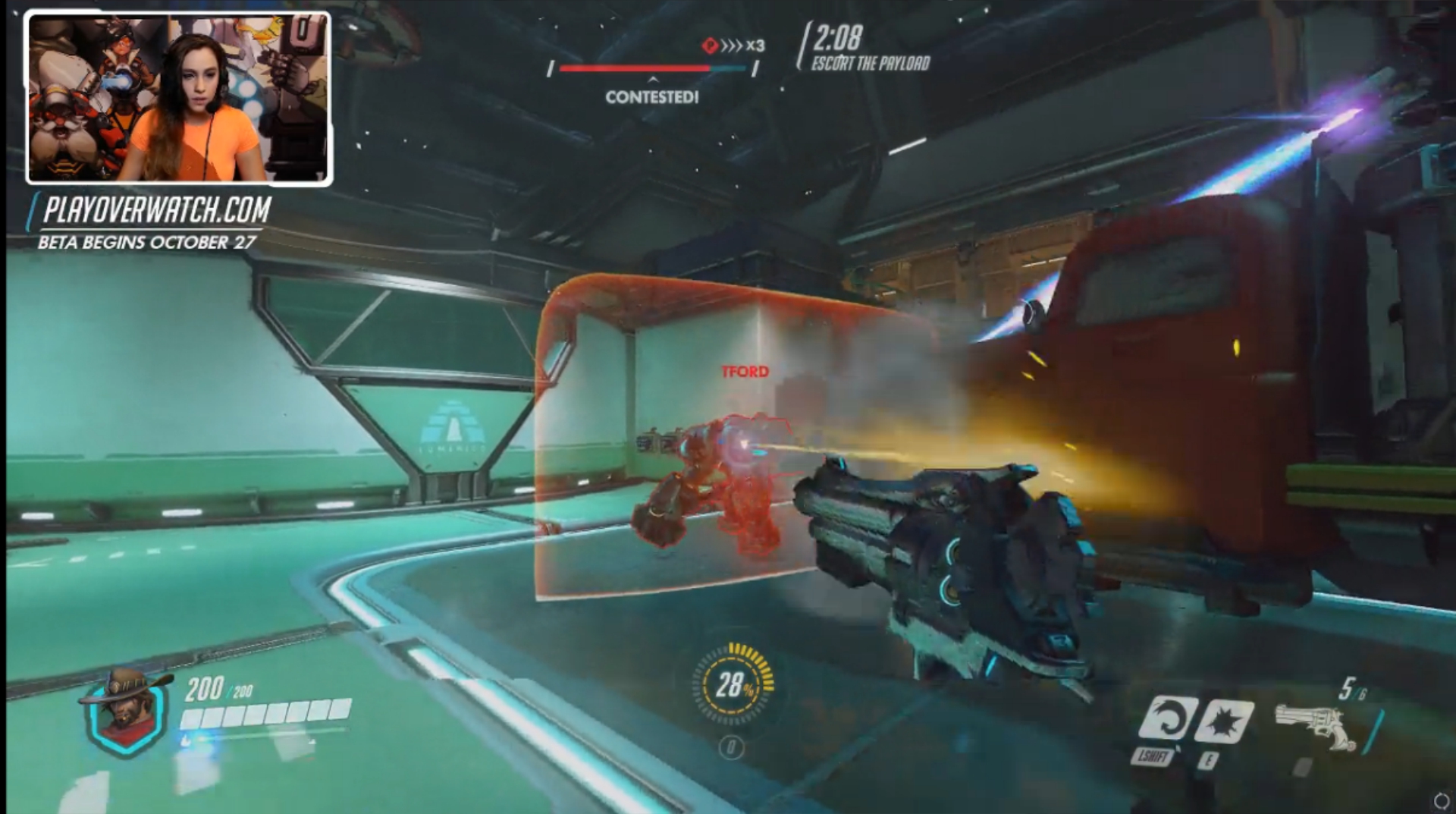Activate the Combat Roll ability icon

pyautogui.click(x=1167, y=718)
